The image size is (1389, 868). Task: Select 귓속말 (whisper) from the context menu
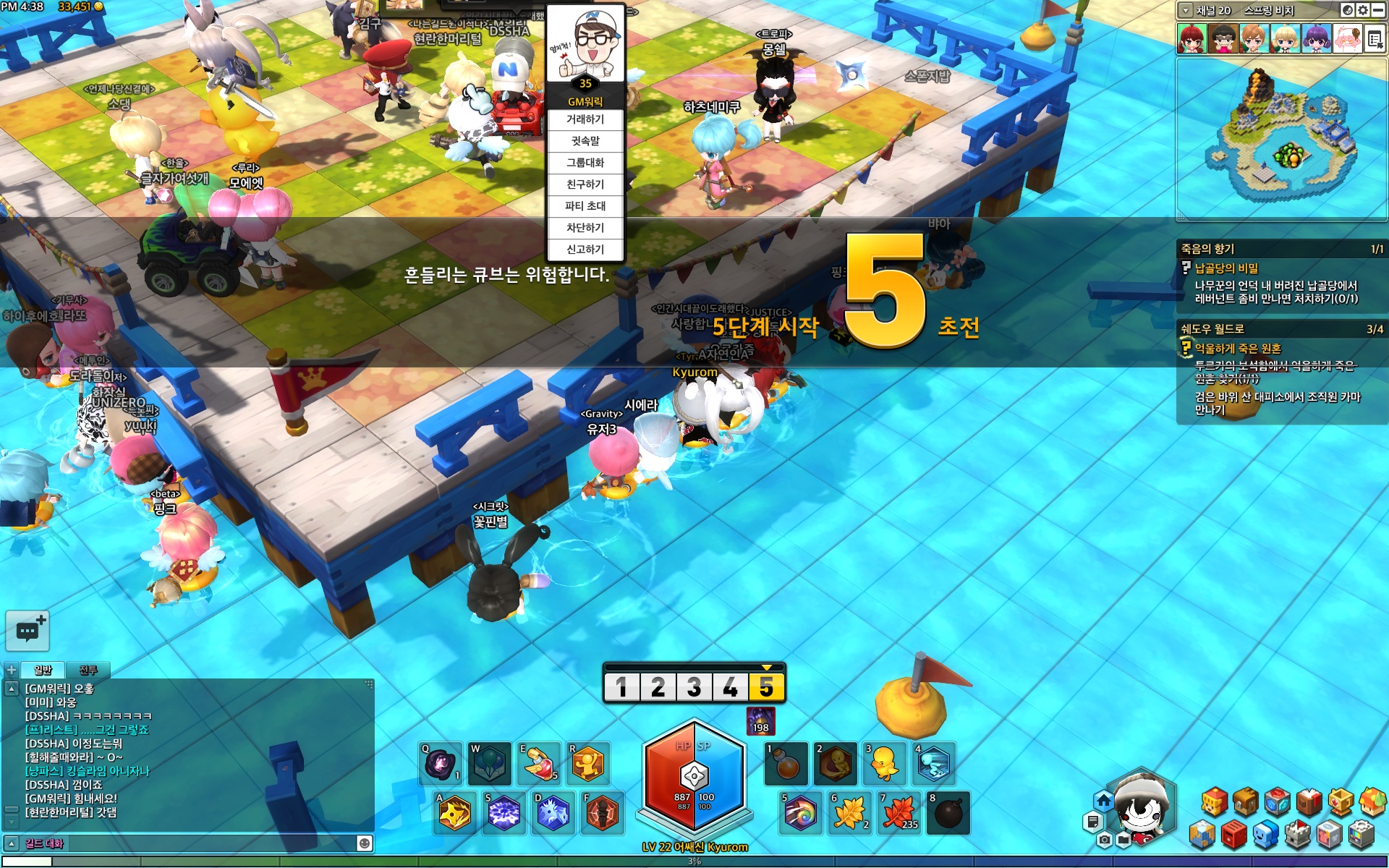pos(585,141)
